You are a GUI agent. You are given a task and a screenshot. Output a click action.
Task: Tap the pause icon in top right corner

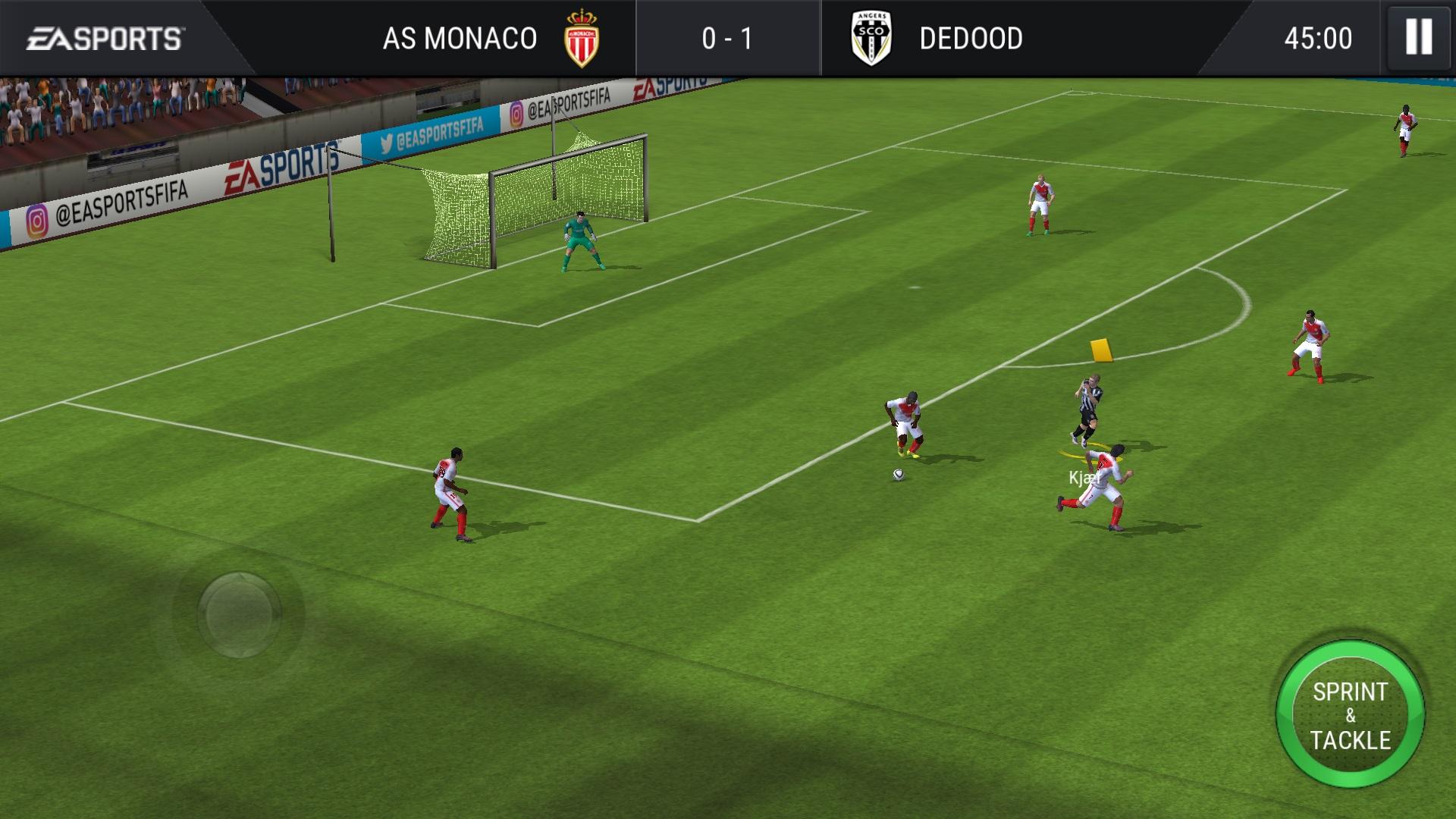tap(1418, 38)
